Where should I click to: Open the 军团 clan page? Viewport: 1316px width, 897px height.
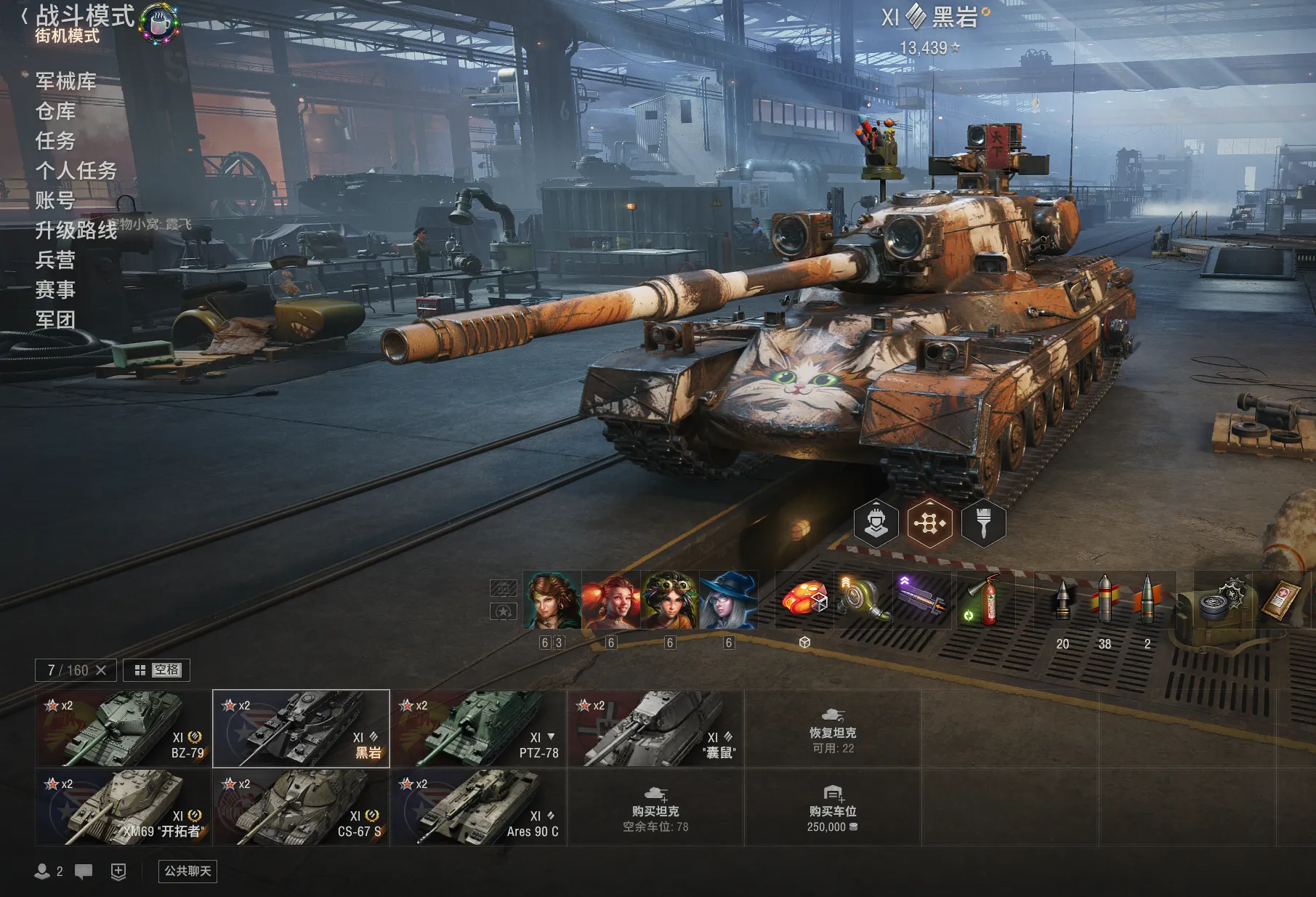(56, 320)
